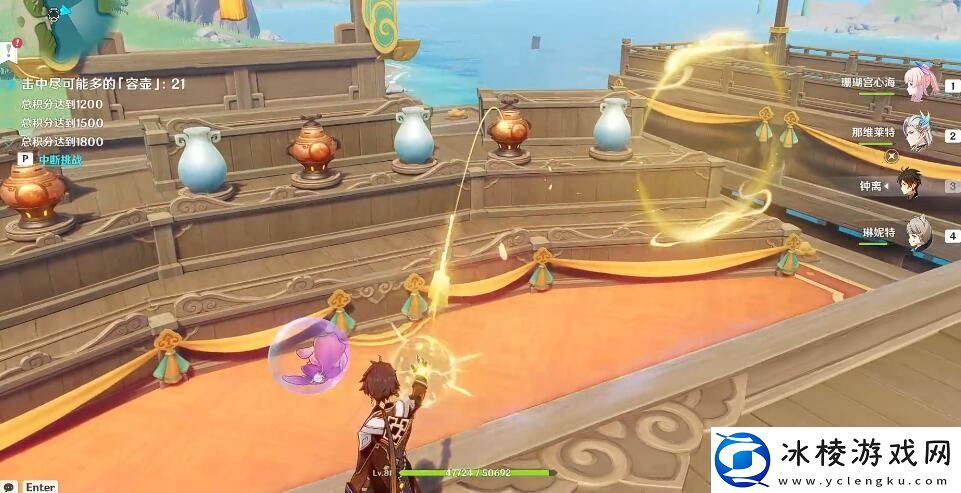This screenshot has width=961, height=493.
Task: Switch to party member 那维莱特
Action: click(x=917, y=133)
